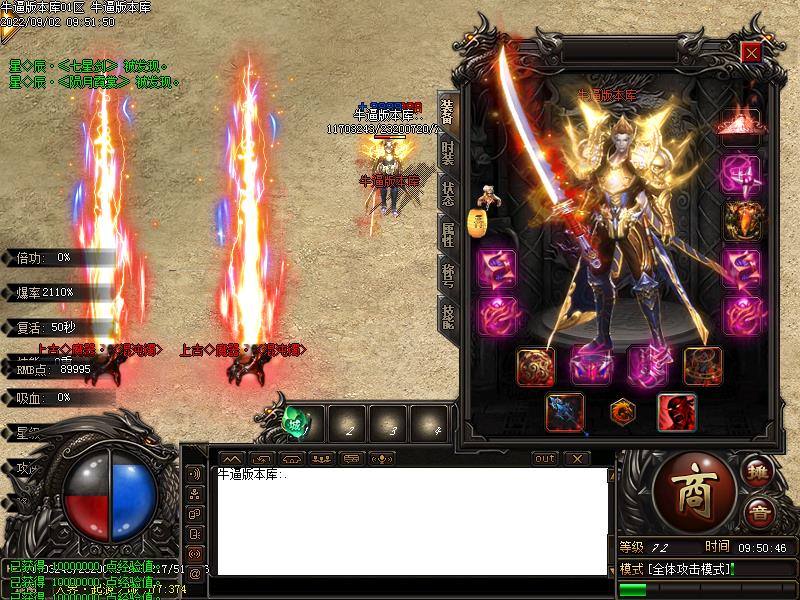The height and width of the screenshot is (600, 800).
Task: Open the 属性 attributes tab
Action: 447,233
